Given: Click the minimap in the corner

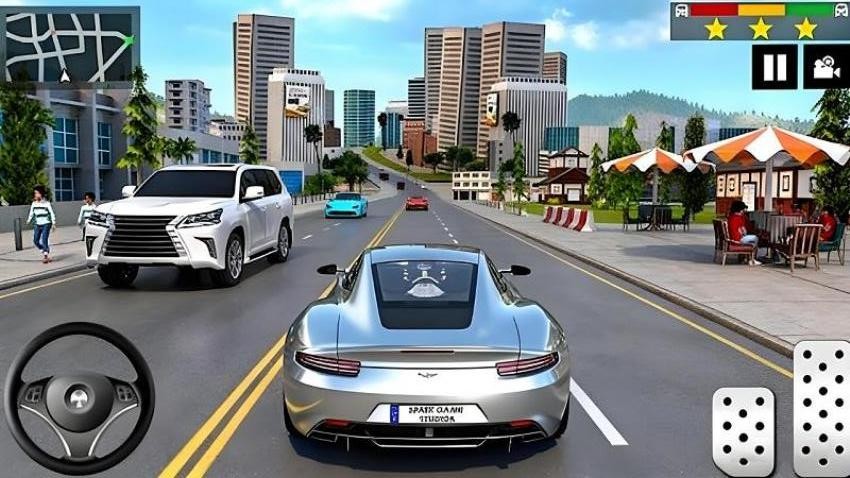Looking at the screenshot, I should pyautogui.click(x=70, y=44).
